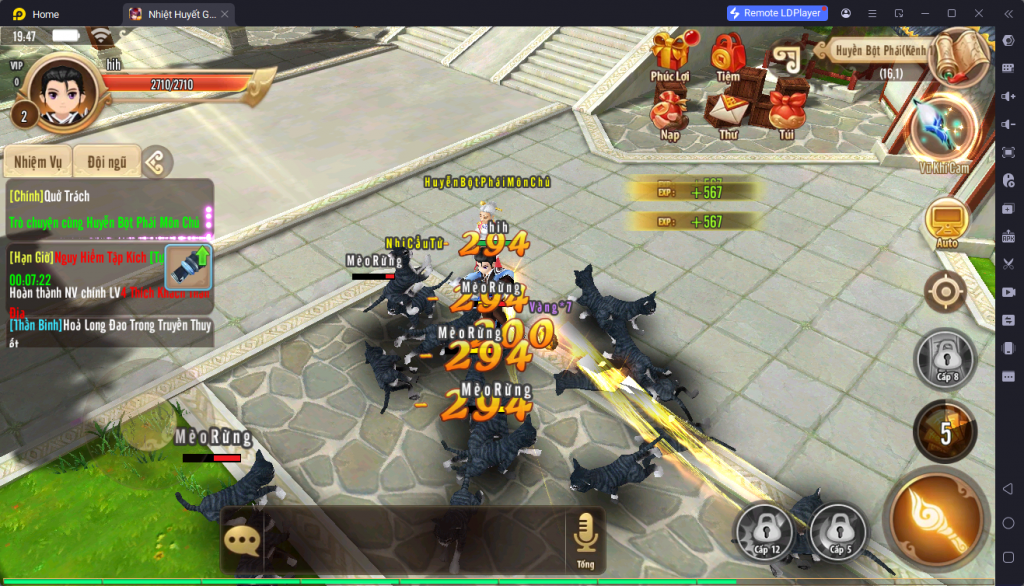This screenshot has width=1024, height=586.
Task: Select the Vũ Khí Cam weapon icon
Action: click(945, 130)
